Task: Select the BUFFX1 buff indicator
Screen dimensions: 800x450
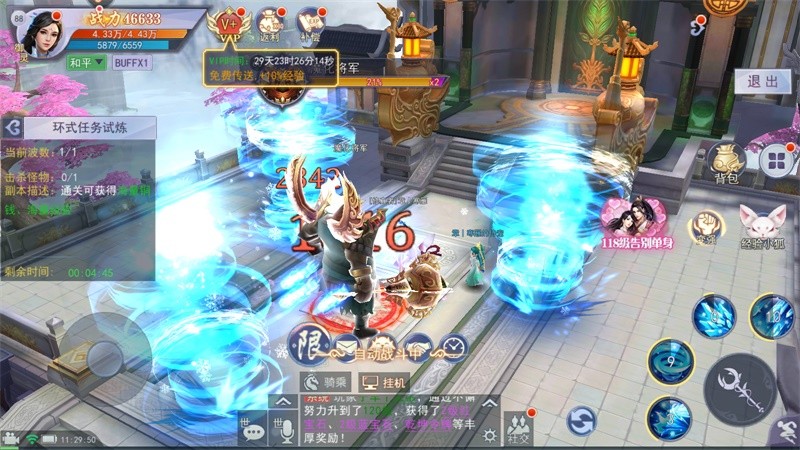Action: 132,62
